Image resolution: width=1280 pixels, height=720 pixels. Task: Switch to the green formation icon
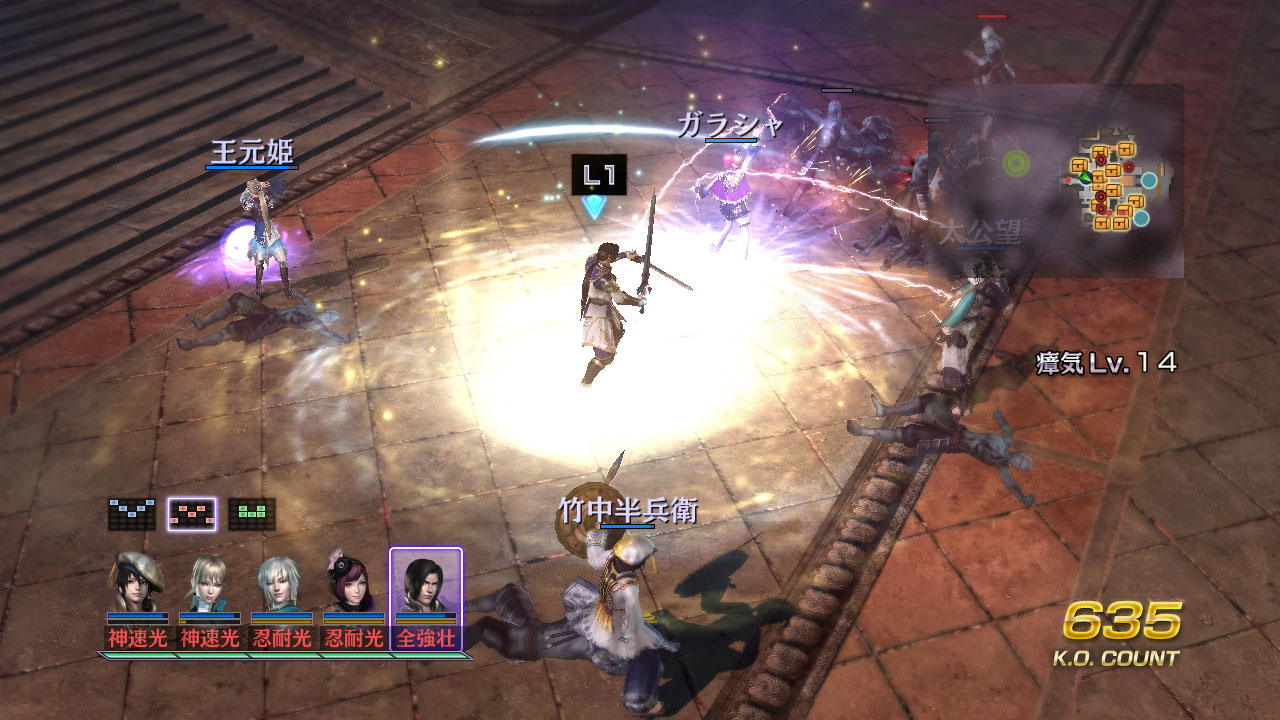[x=251, y=514]
